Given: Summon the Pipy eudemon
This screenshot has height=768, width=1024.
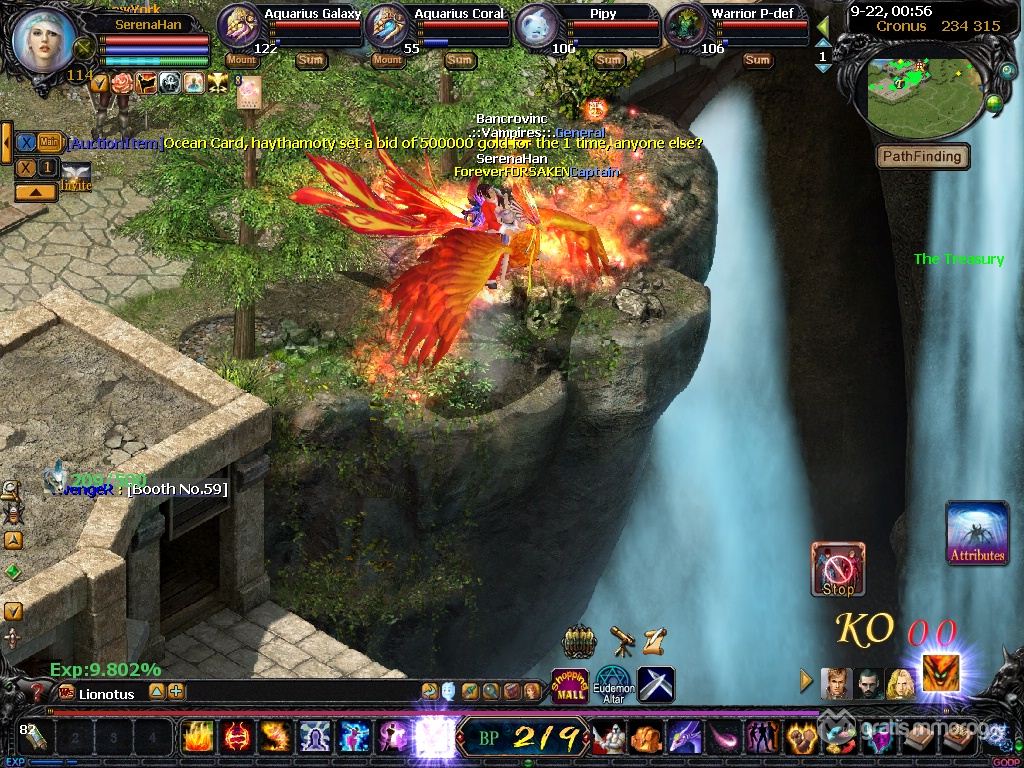Looking at the screenshot, I should (608, 60).
